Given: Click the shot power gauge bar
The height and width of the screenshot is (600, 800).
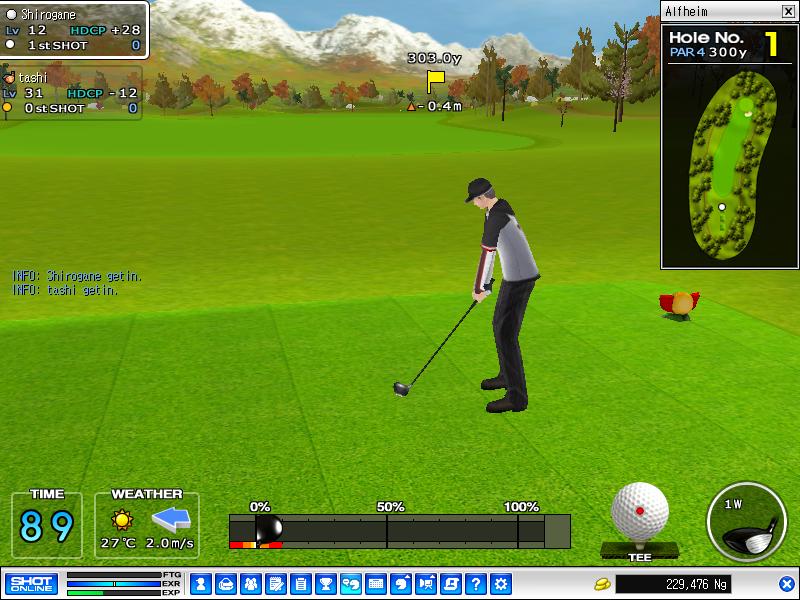Looking at the screenshot, I should (400, 530).
